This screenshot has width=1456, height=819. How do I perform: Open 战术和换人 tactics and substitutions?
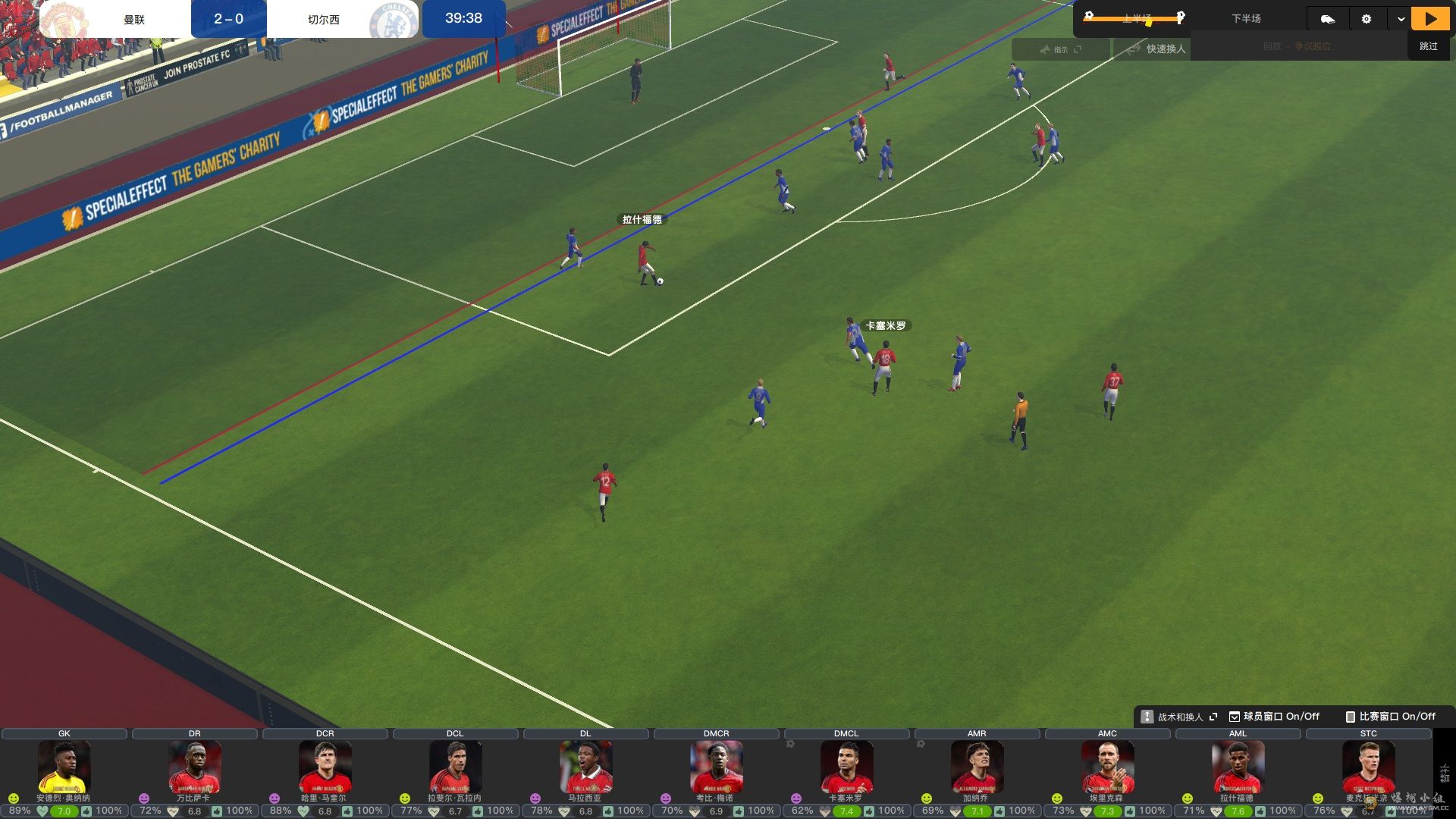(1179, 717)
